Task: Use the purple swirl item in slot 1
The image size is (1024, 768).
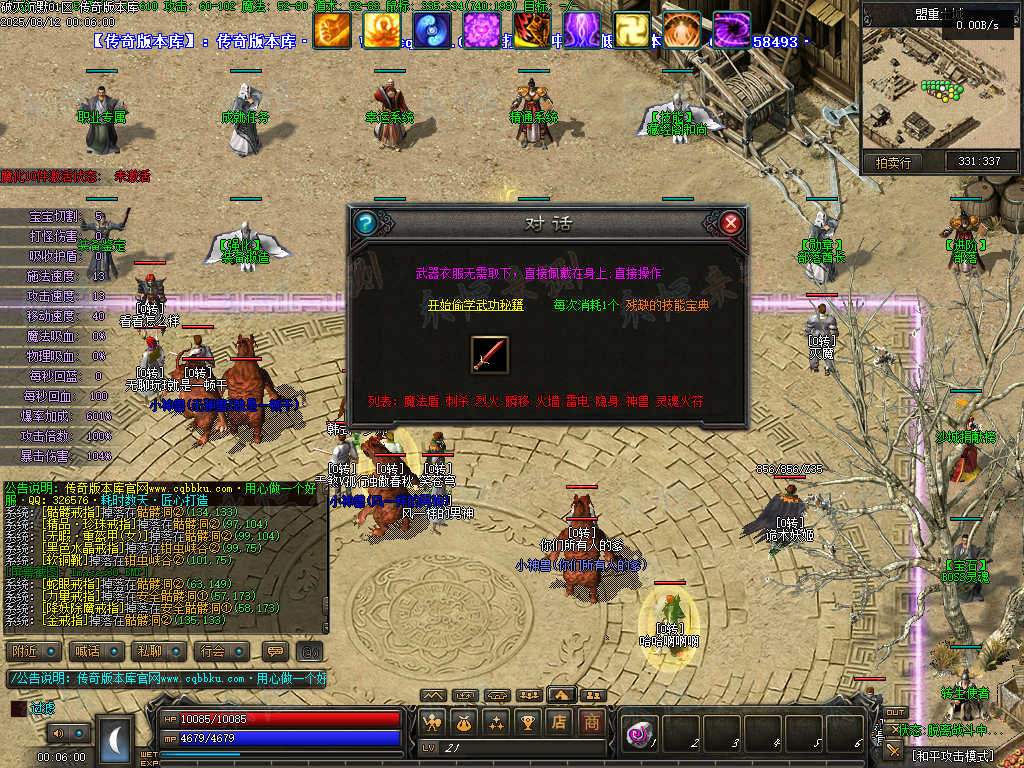Action: tap(639, 734)
